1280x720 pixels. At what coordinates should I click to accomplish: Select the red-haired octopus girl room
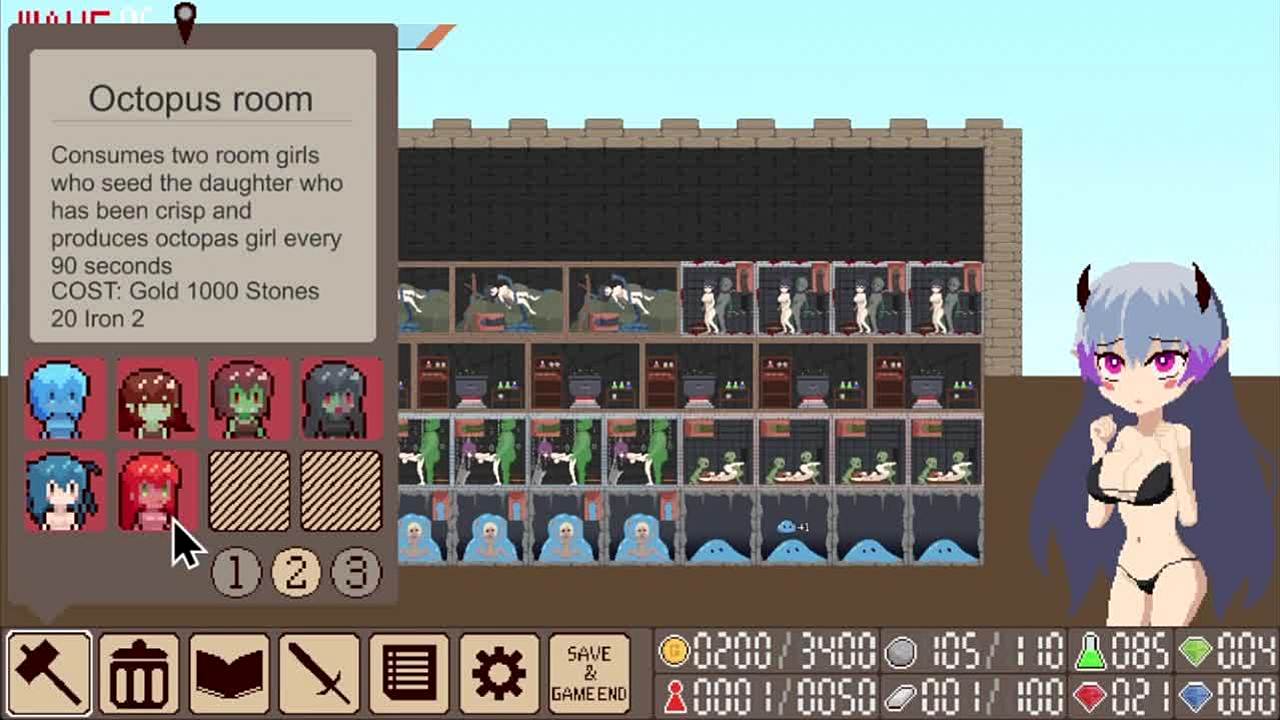click(x=152, y=492)
